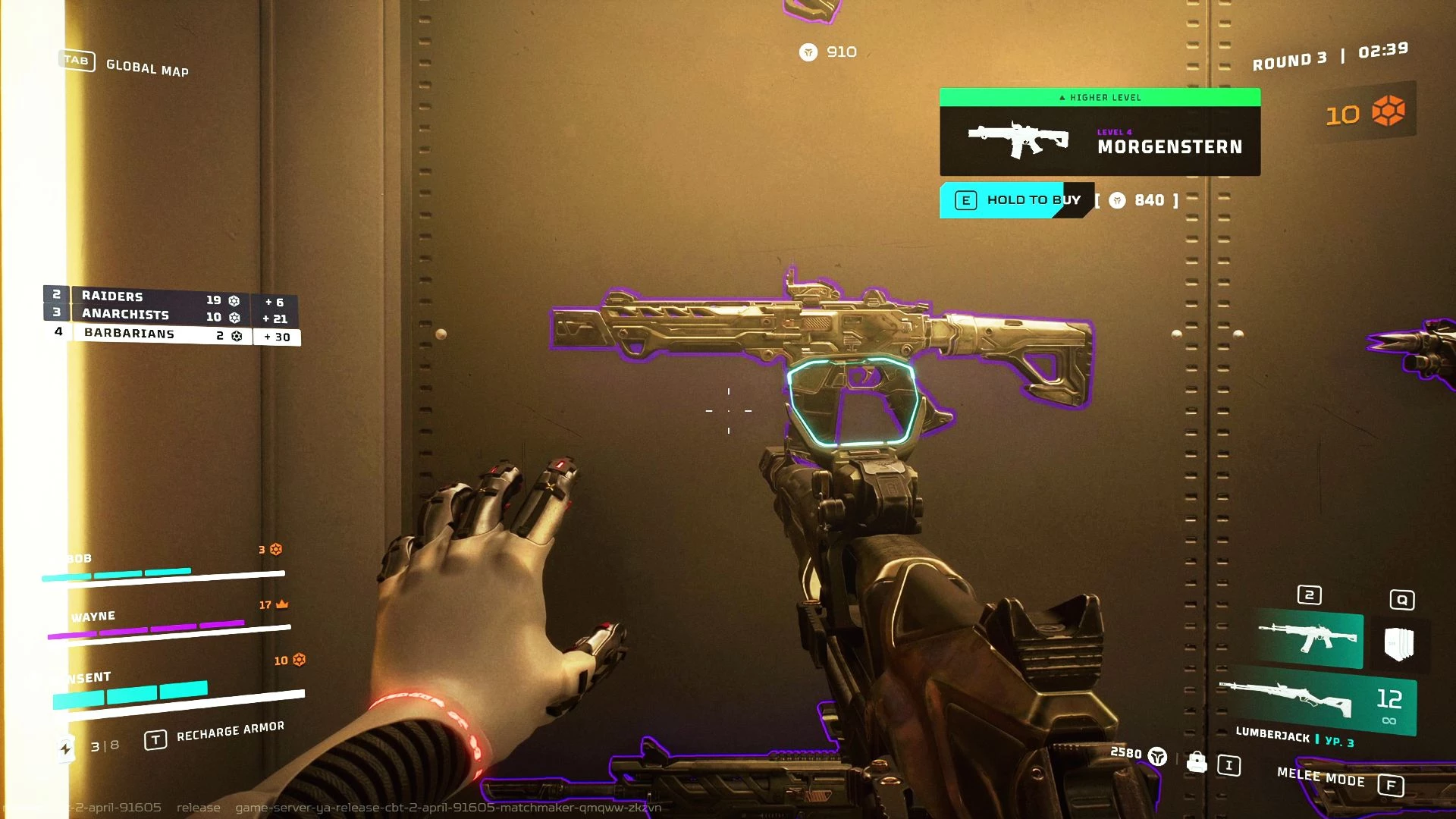Image resolution: width=1456 pixels, height=819 pixels.
Task: Click the Hold to Buy button
Action: (x=1016, y=200)
